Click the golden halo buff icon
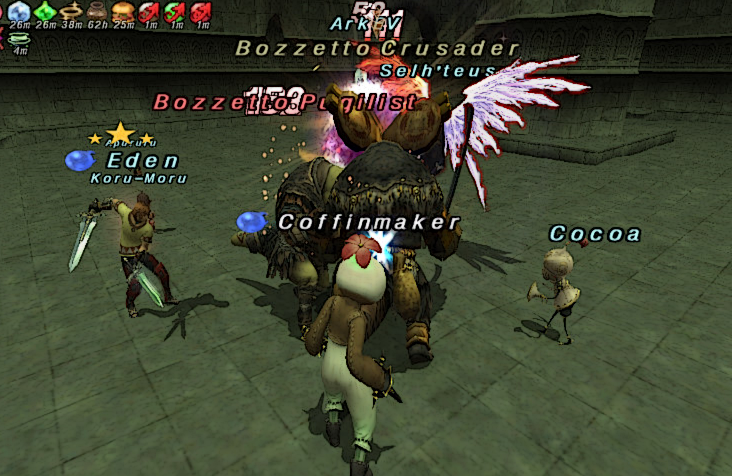 click(71, 11)
